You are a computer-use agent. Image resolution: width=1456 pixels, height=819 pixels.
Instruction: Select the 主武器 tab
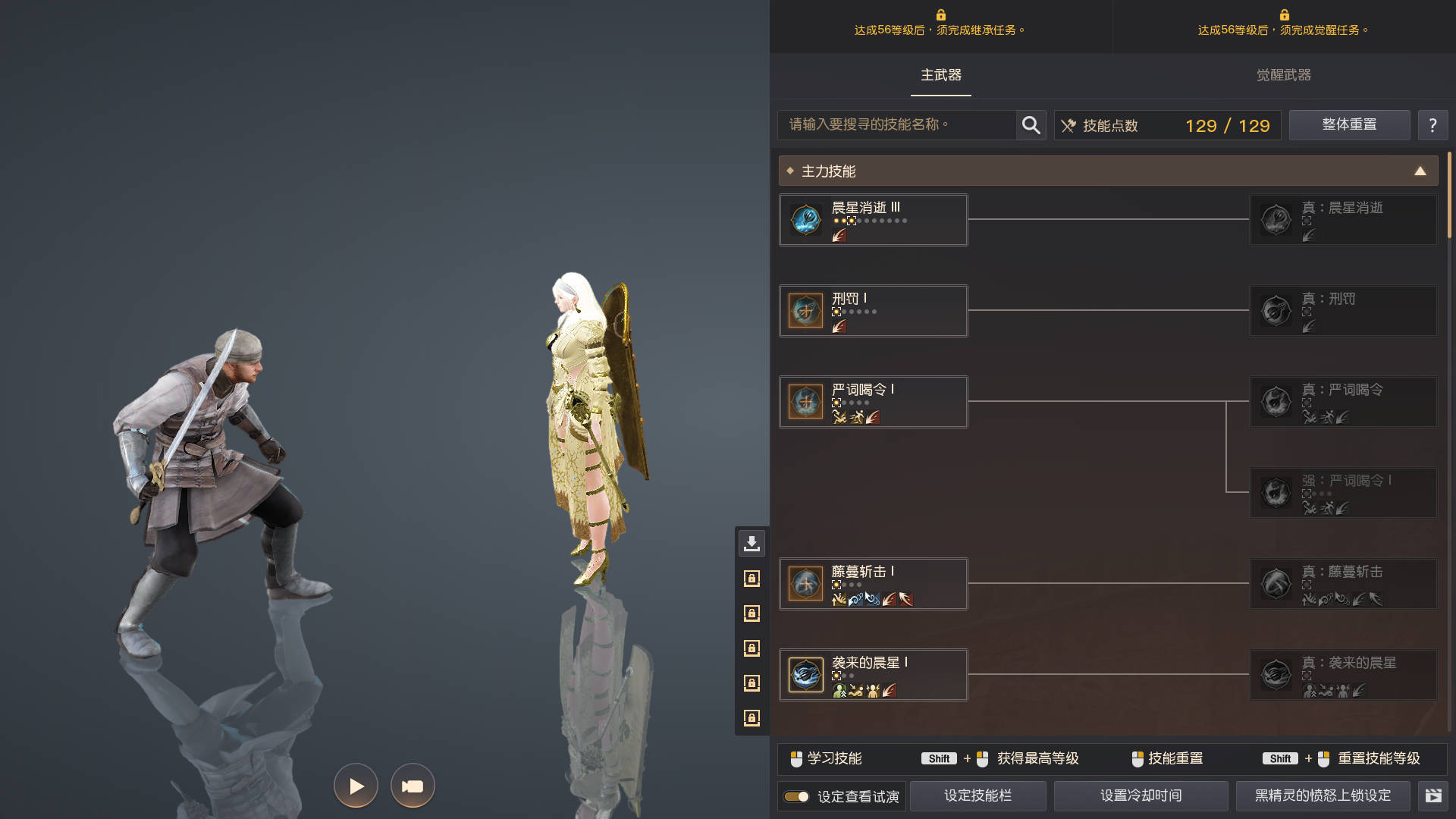(x=940, y=76)
